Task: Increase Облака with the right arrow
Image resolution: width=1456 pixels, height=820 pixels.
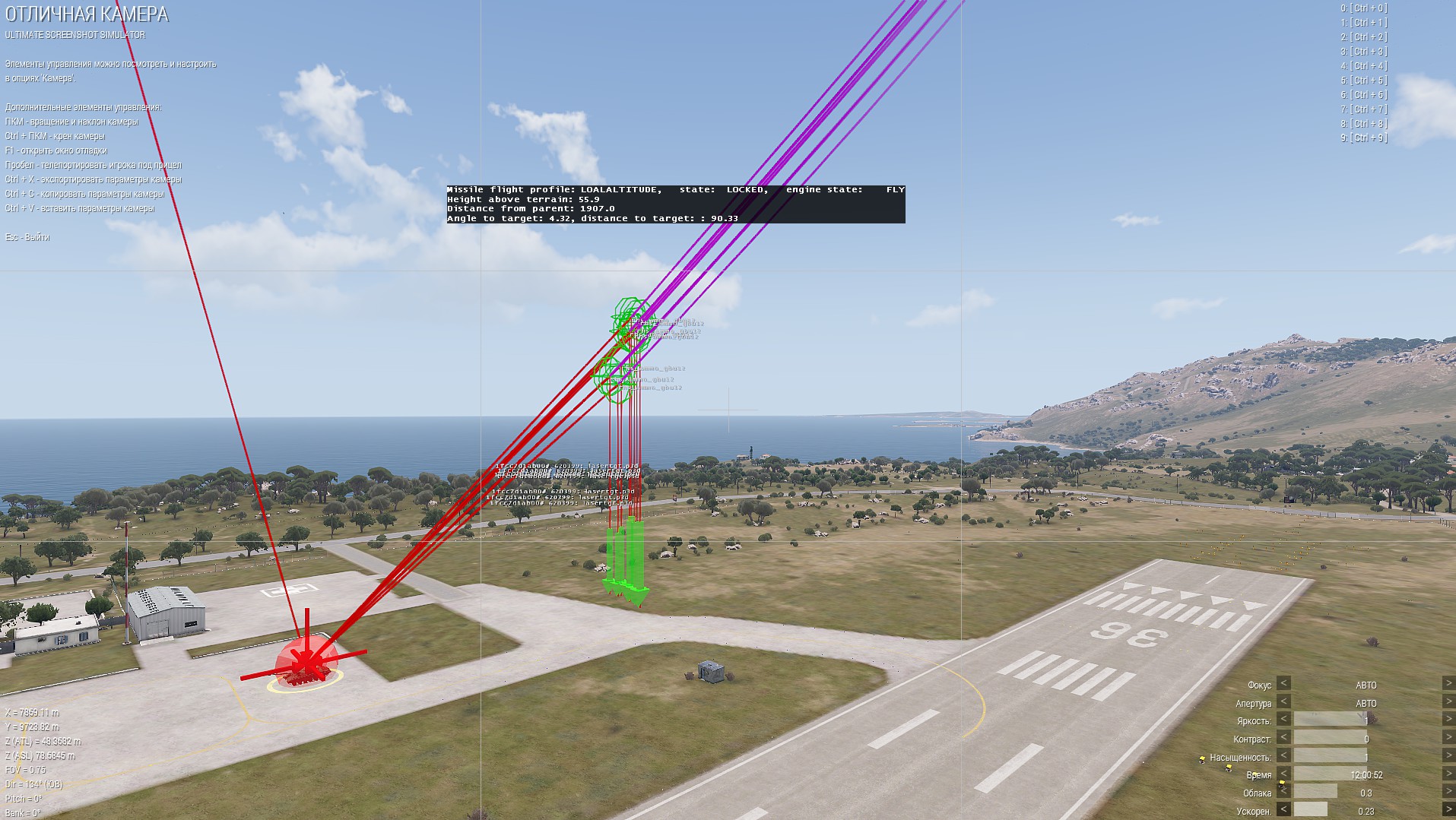Action: (1448, 792)
